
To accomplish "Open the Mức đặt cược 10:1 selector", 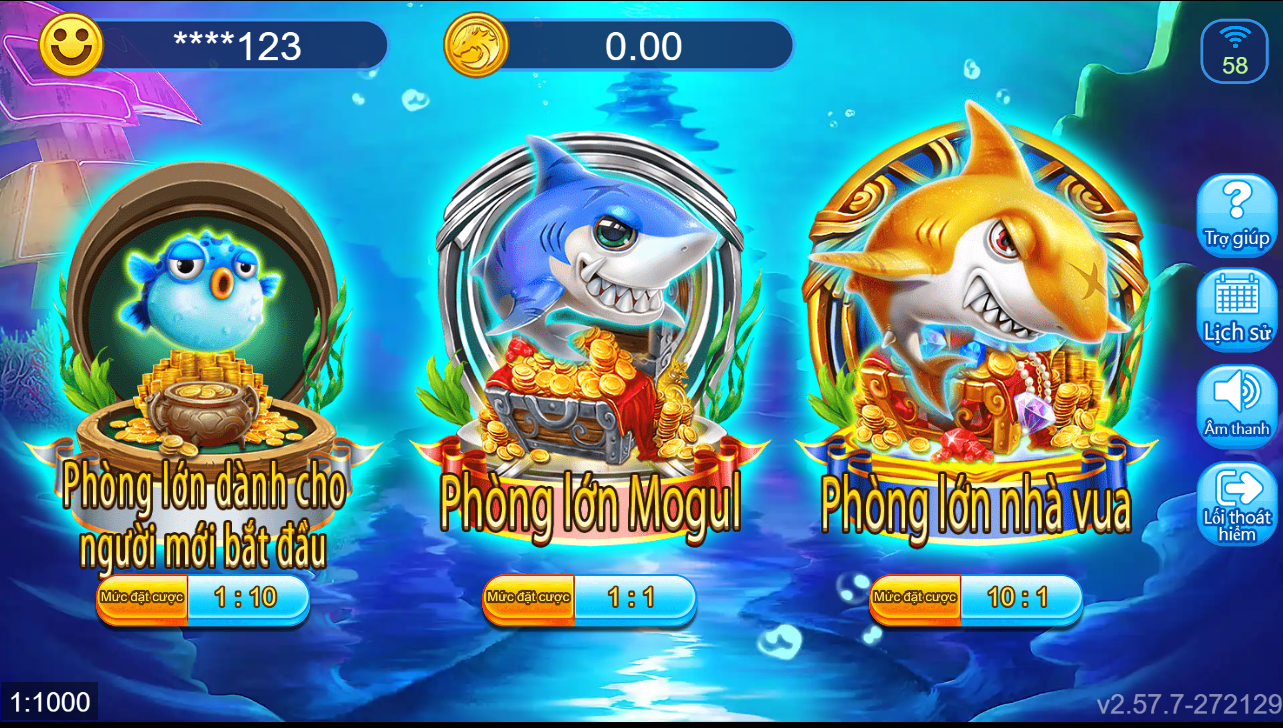I will [975, 599].
